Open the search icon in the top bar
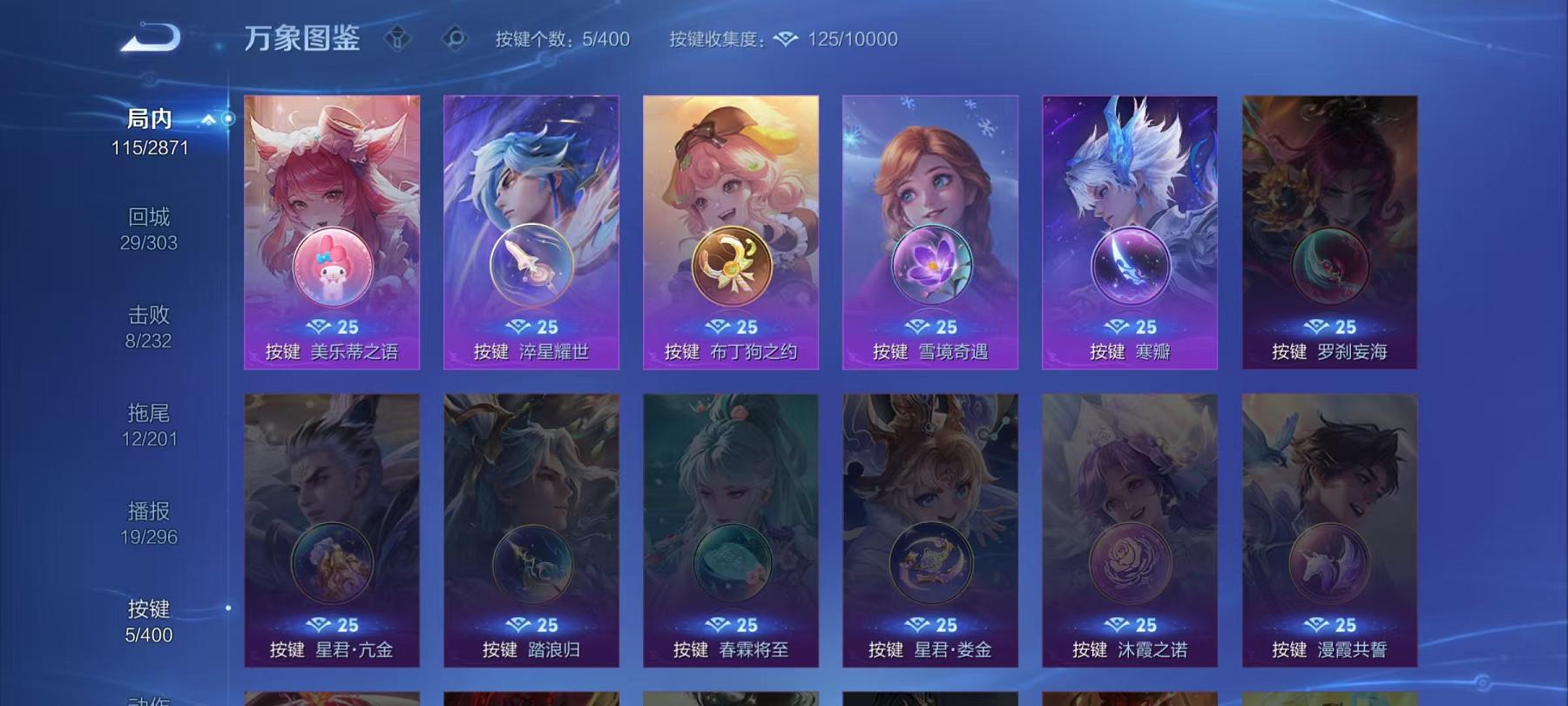The width and height of the screenshot is (1568, 706). point(452,38)
